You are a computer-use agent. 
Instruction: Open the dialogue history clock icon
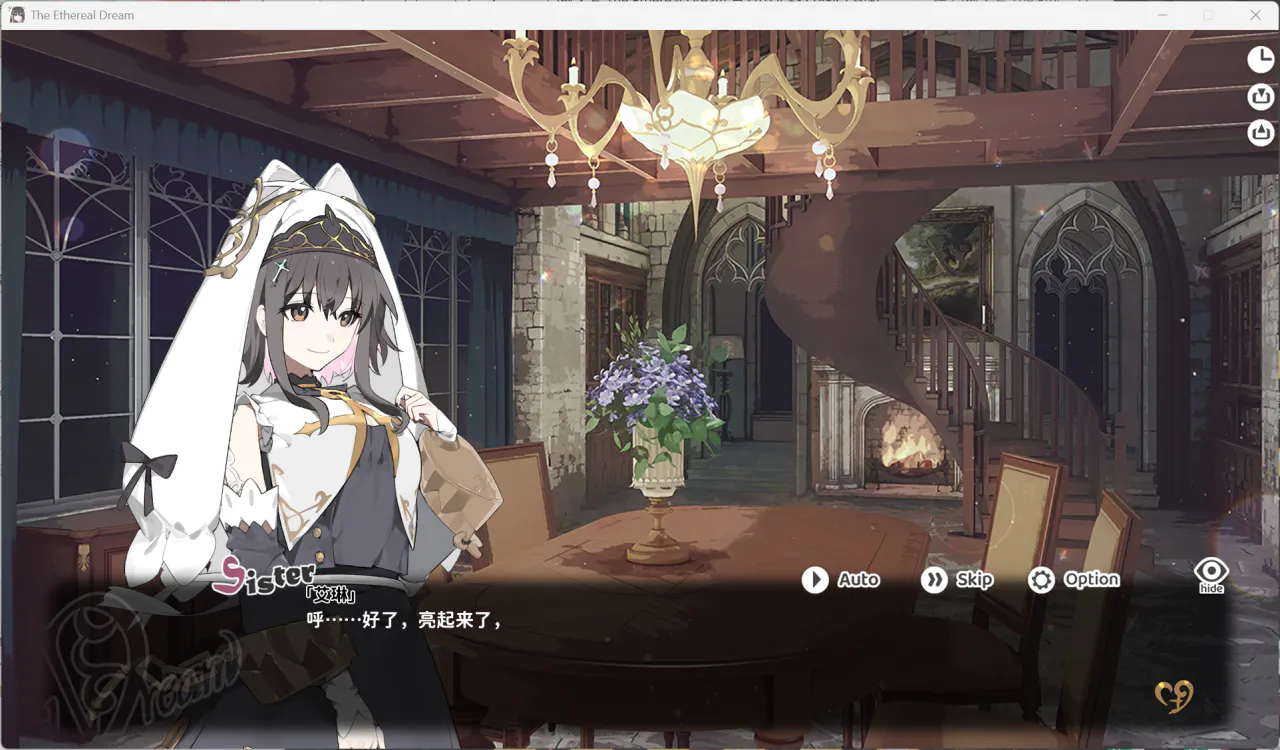pos(1260,60)
